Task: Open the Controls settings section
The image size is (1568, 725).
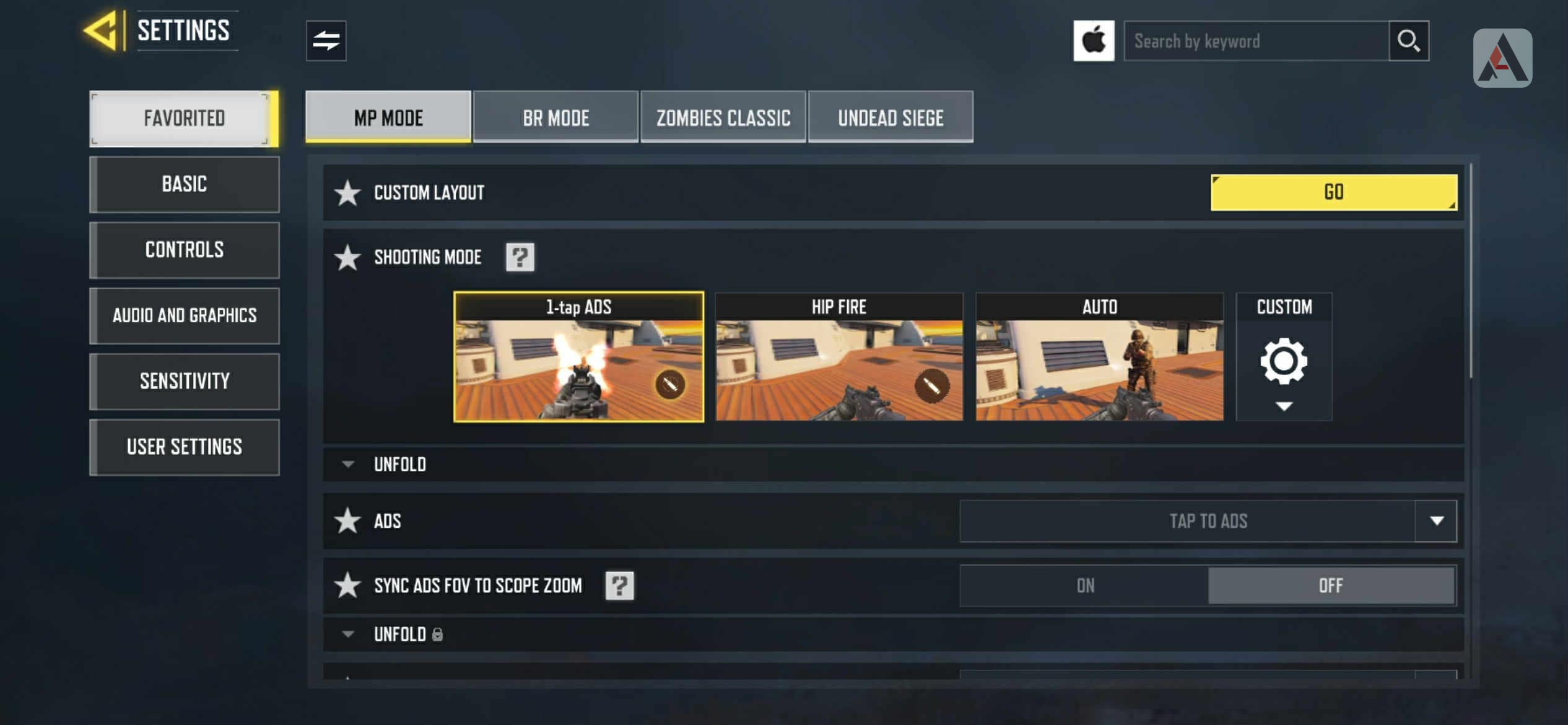Action: point(185,250)
